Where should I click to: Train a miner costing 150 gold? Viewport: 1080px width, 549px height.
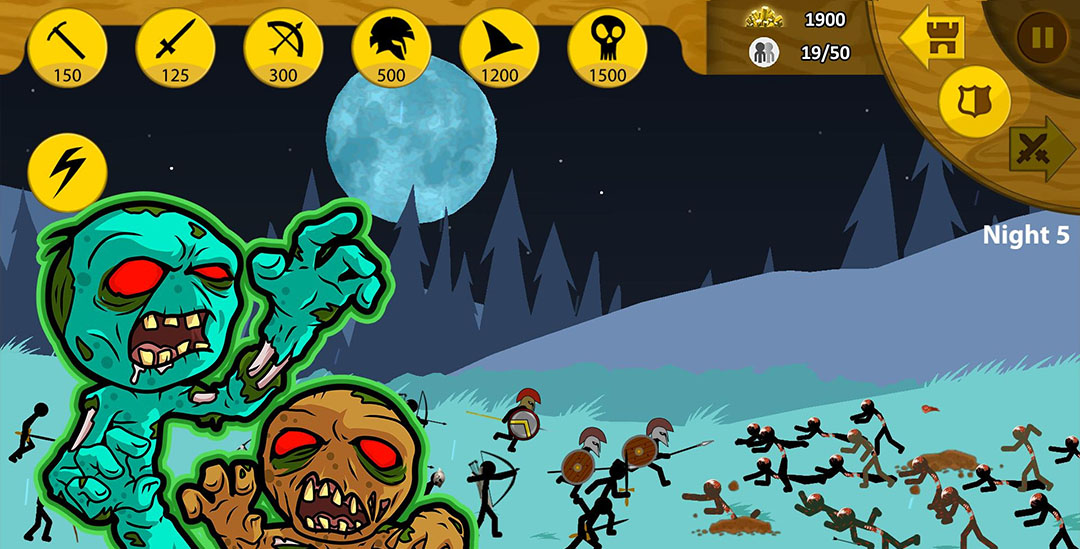pyautogui.click(x=67, y=47)
